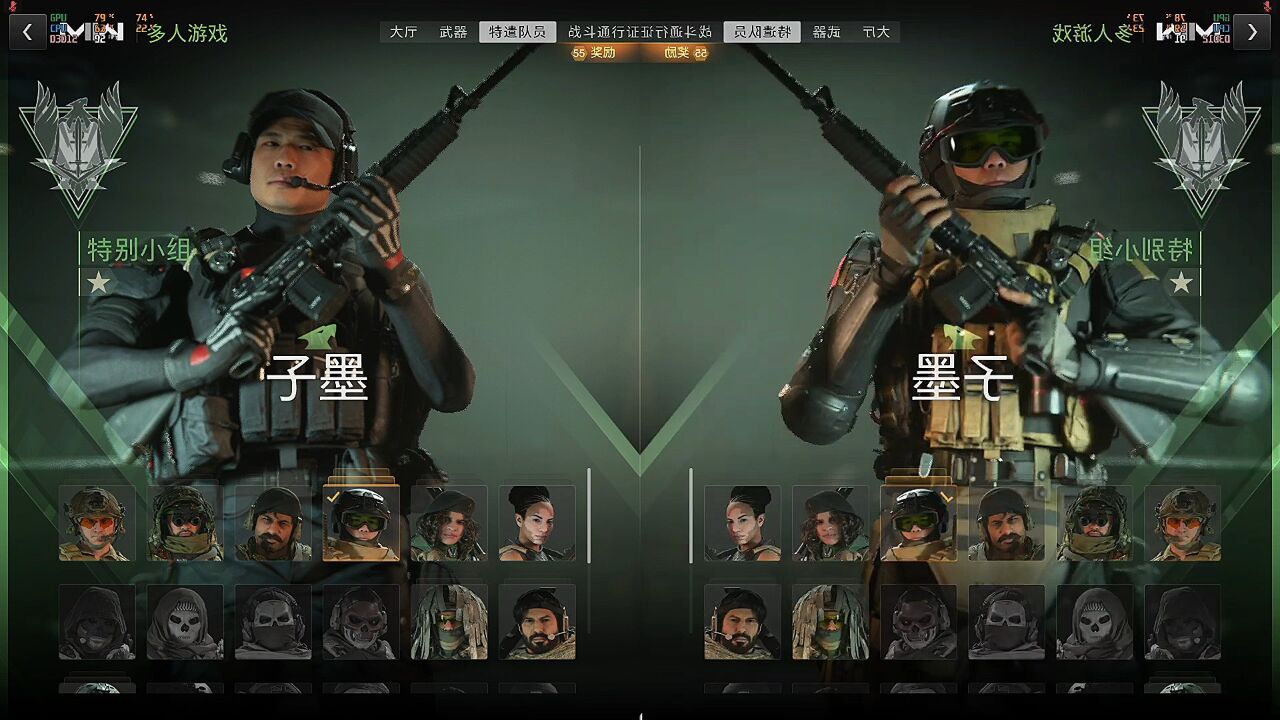Image resolution: width=1280 pixels, height=720 pixels.
Task: Pick the ghillie-suit operator in the unmirrored roster
Action: pyautogui.click(x=449, y=622)
